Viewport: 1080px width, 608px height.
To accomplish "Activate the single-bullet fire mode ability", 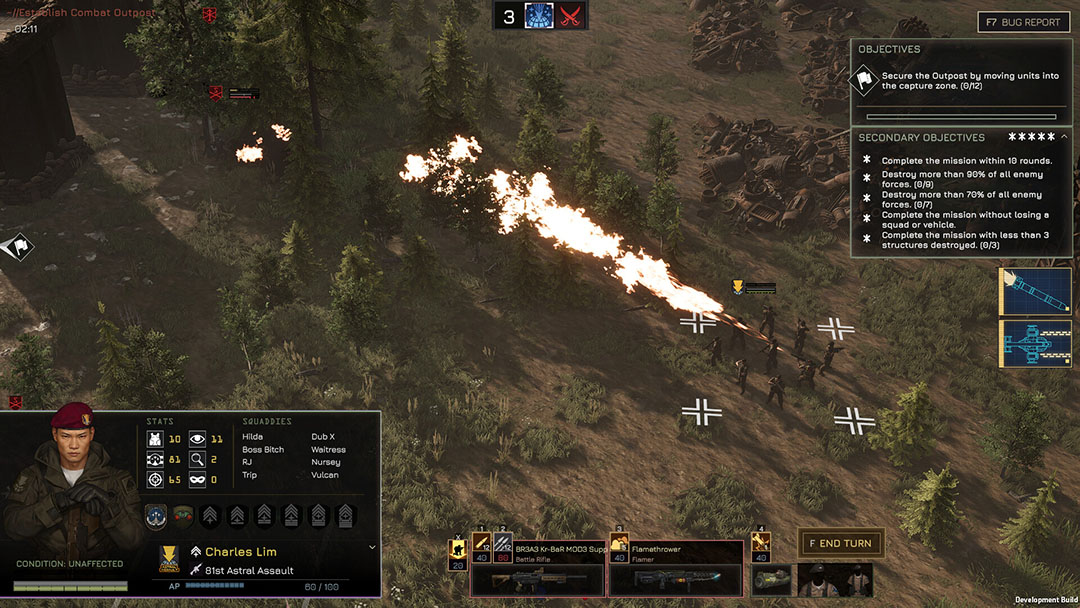I will [x=481, y=545].
